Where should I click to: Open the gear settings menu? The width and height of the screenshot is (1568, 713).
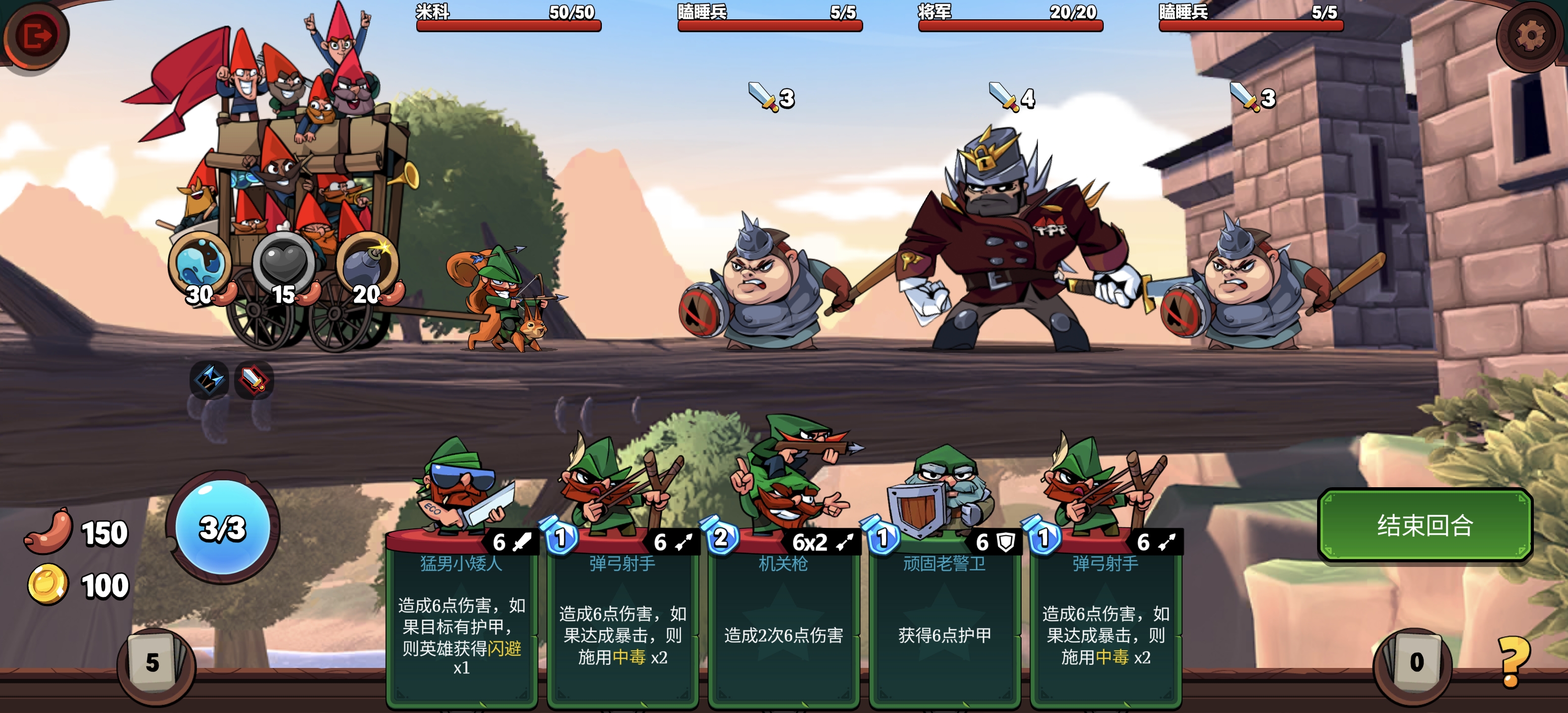[1530, 35]
